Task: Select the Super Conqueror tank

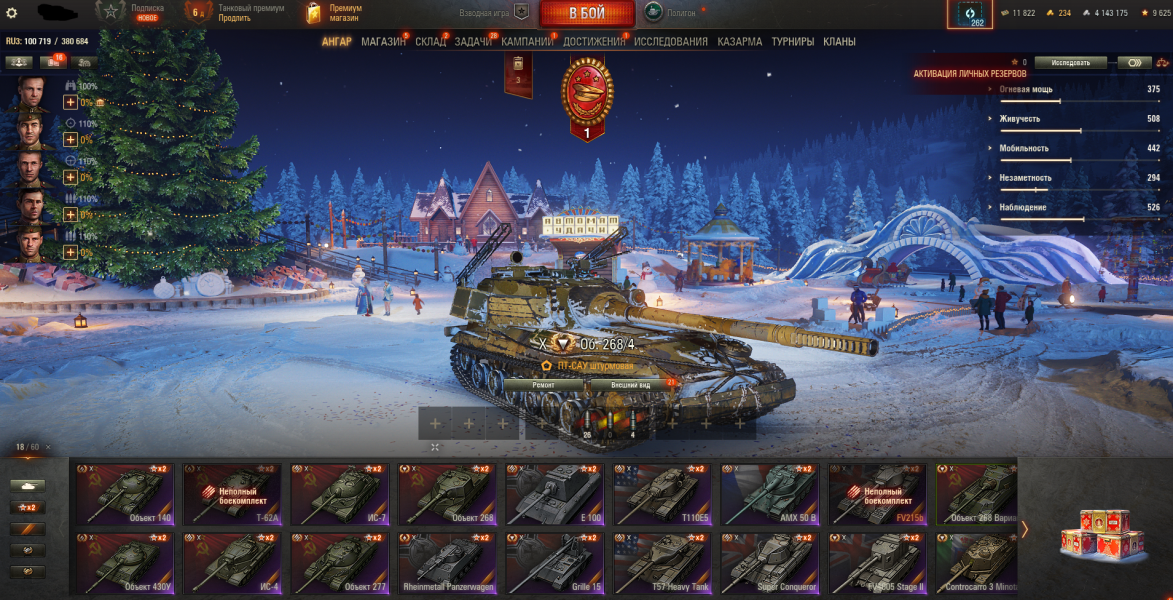Action: pos(769,562)
